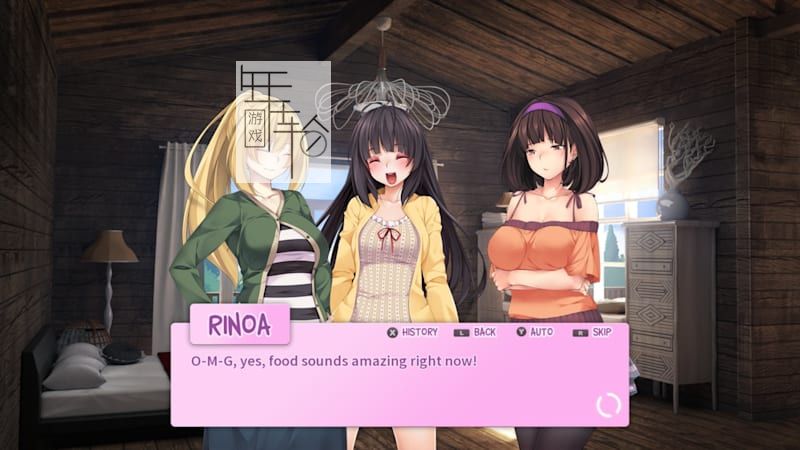The height and width of the screenshot is (450, 800).
Task: Go Back to the previous line
Action: 476,332
